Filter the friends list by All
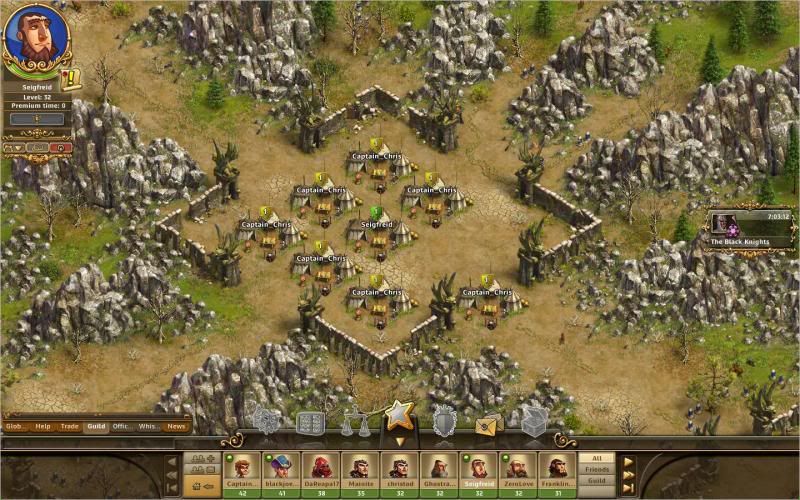Screen dimensions: 800x500 click(x=596, y=457)
